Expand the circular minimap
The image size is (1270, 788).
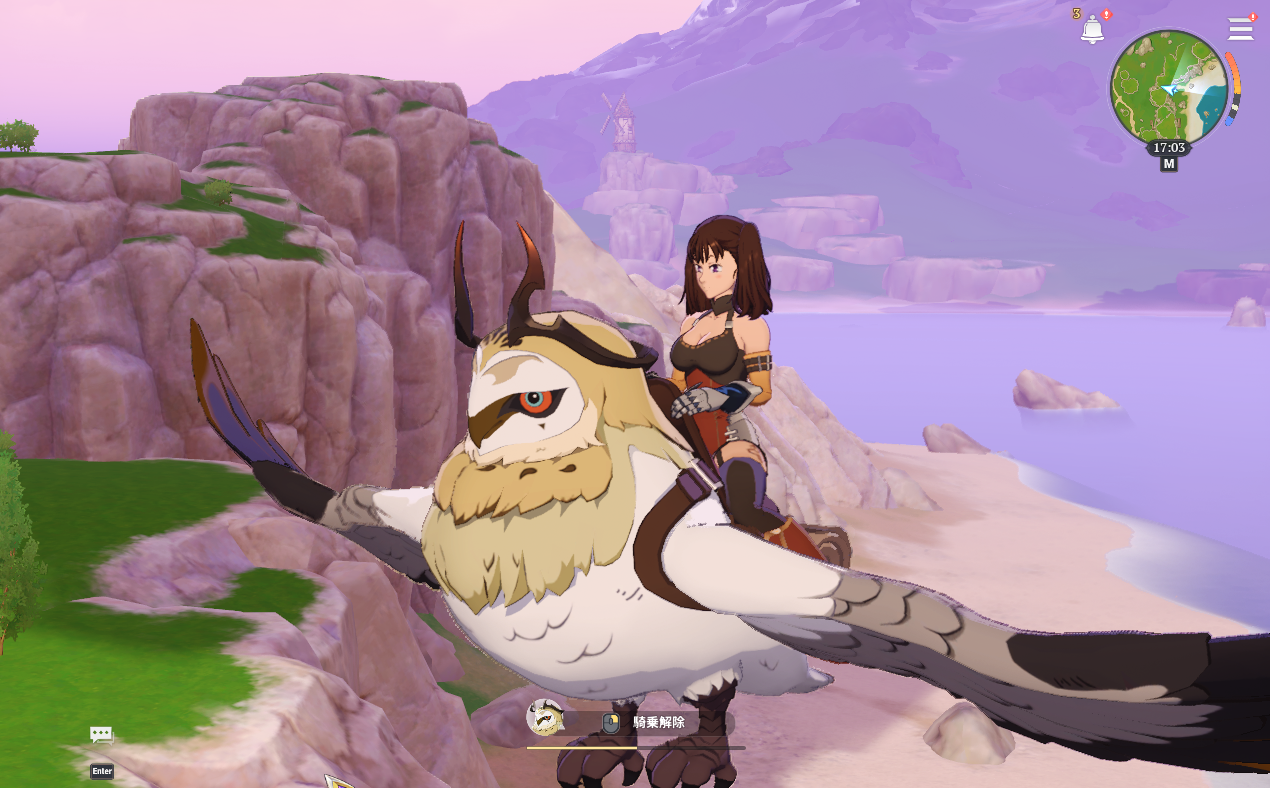coord(1168,88)
